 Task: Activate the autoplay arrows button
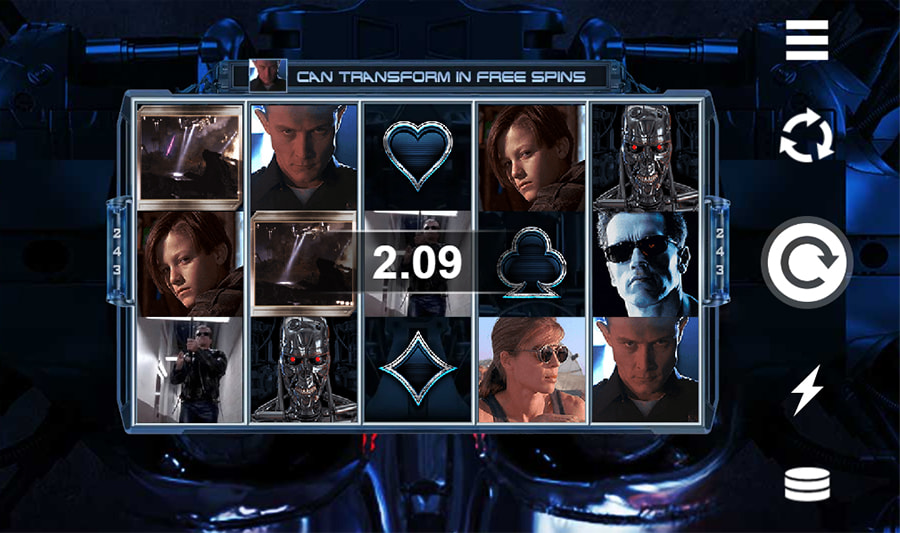(806, 137)
